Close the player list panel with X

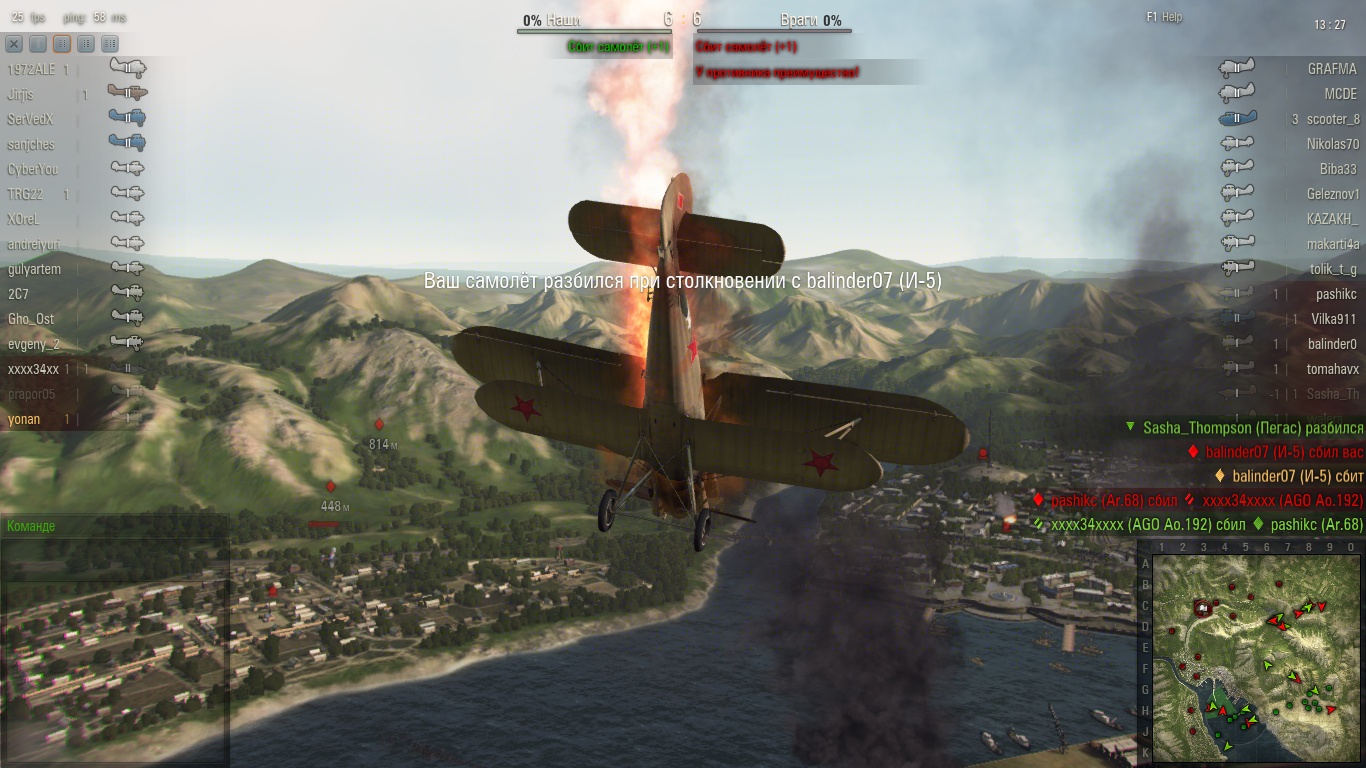(14, 44)
